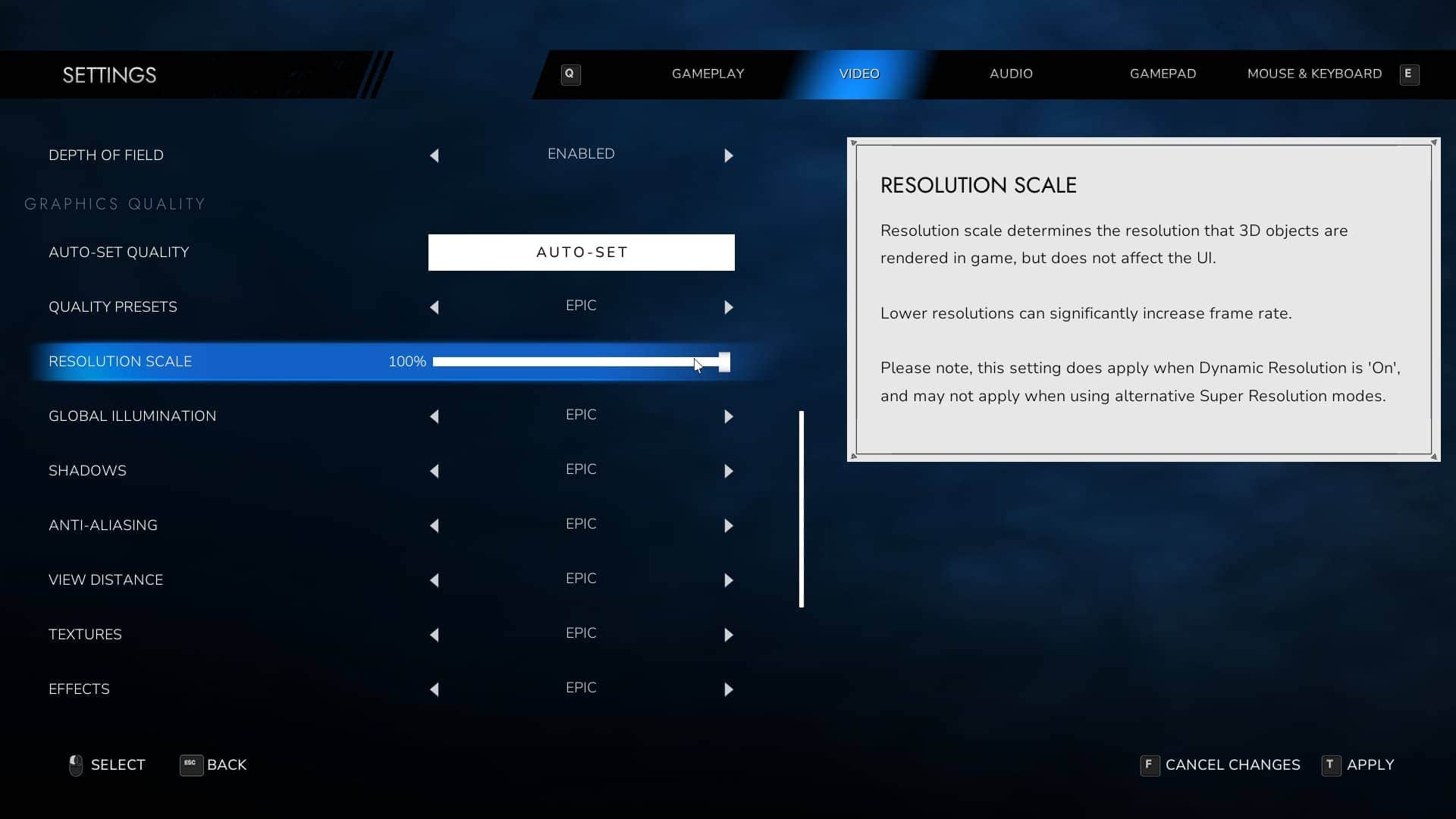1456x819 pixels.
Task: Click the Auto-Set quality button
Action: (x=581, y=253)
